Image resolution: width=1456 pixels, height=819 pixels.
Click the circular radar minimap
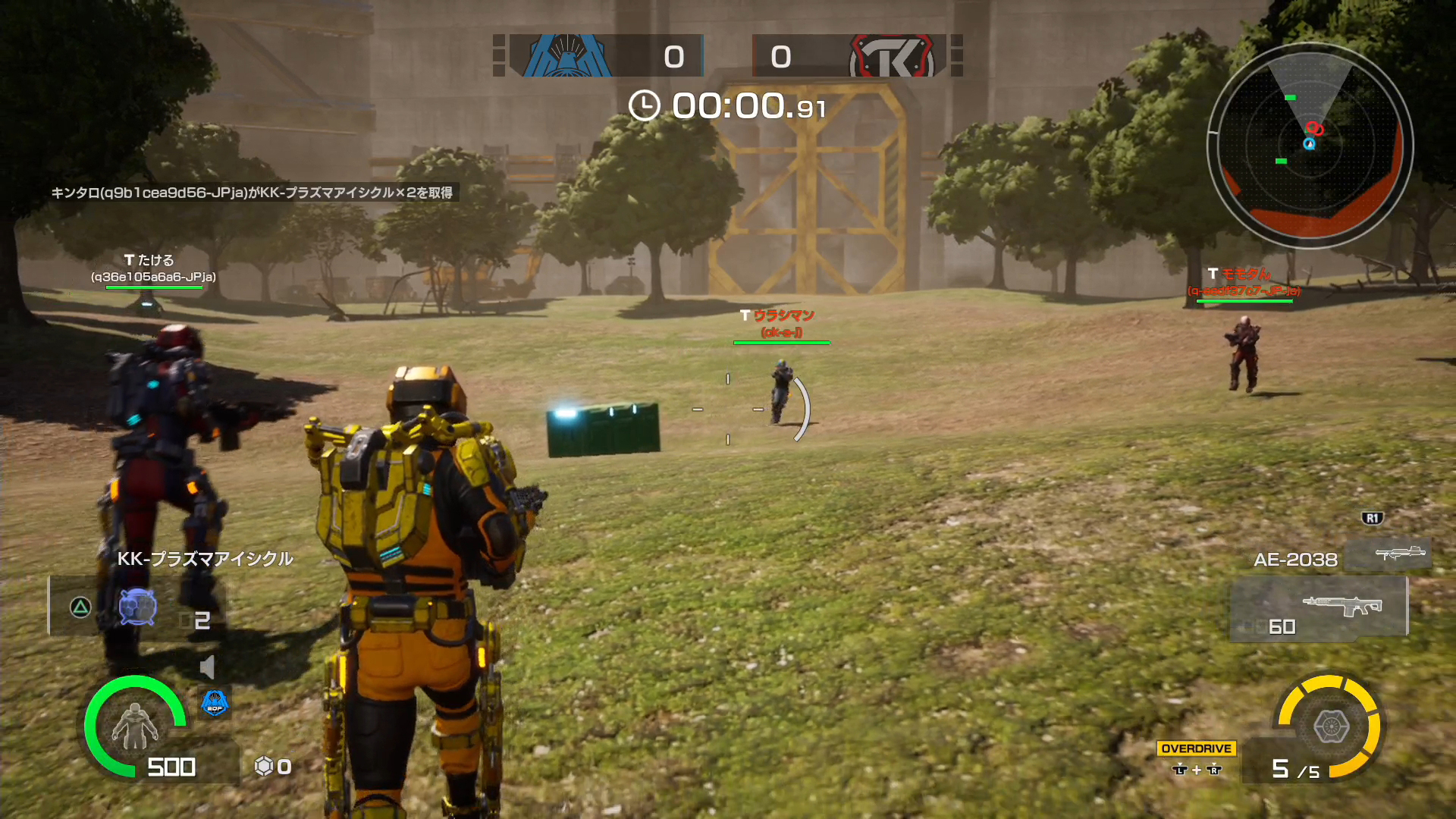tap(1310, 146)
